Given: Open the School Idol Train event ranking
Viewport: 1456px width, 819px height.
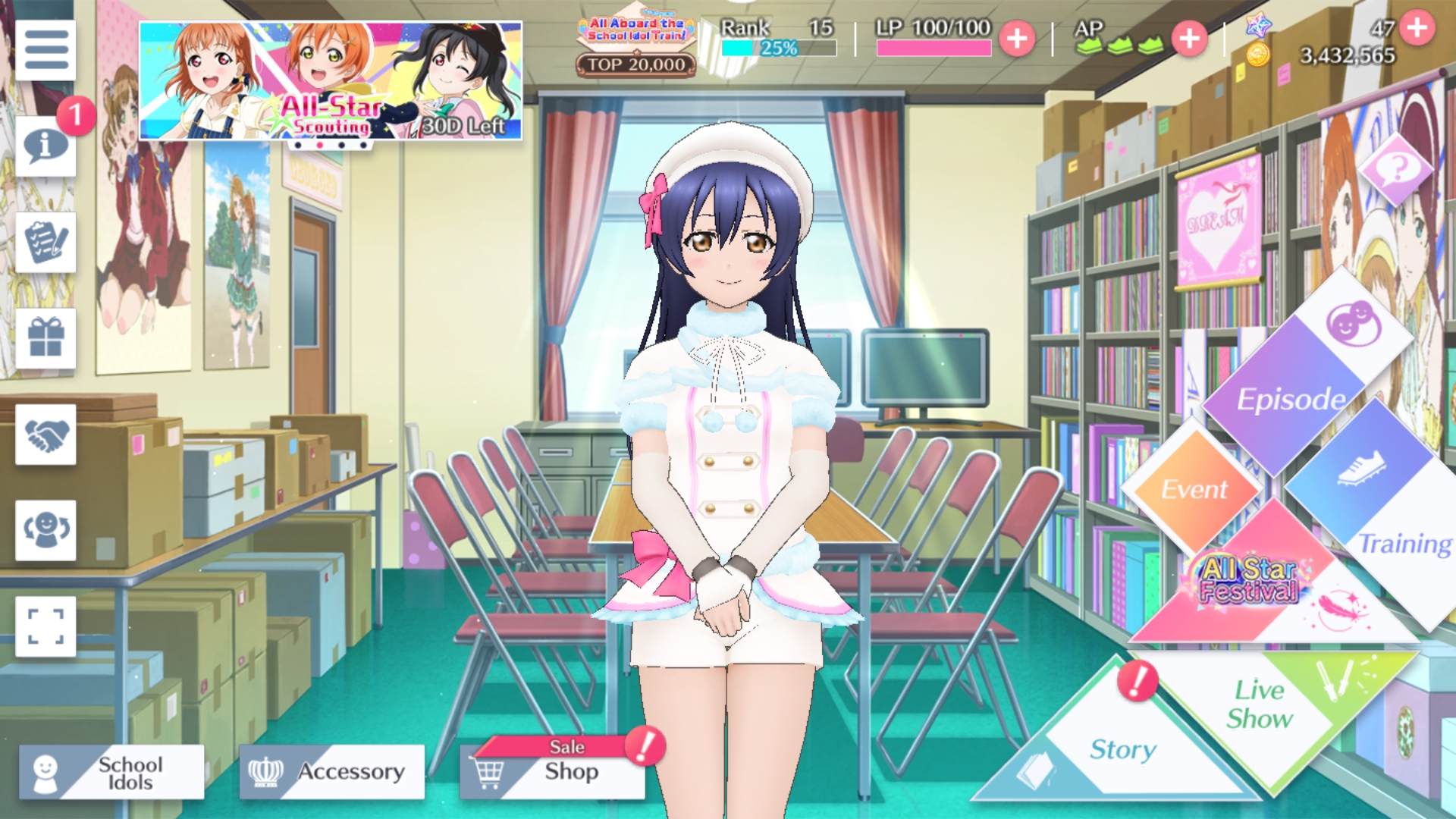Looking at the screenshot, I should click(x=635, y=47).
